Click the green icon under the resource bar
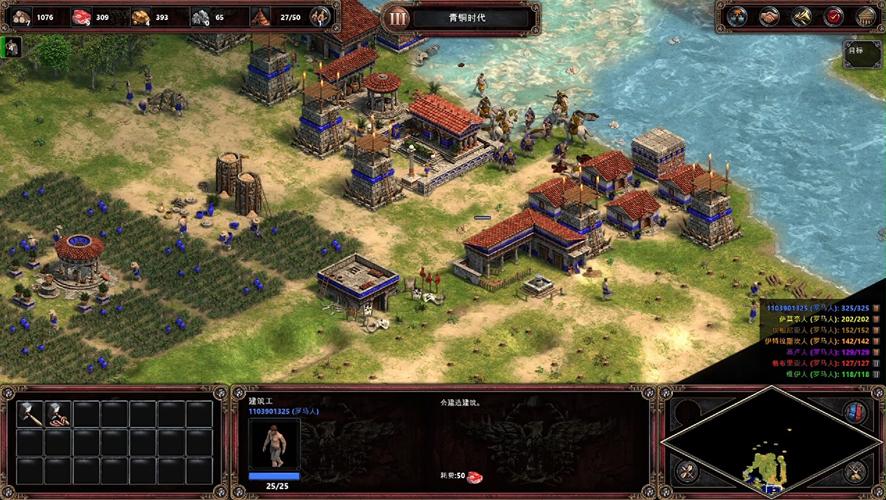This screenshot has height=500, width=886. point(13,47)
